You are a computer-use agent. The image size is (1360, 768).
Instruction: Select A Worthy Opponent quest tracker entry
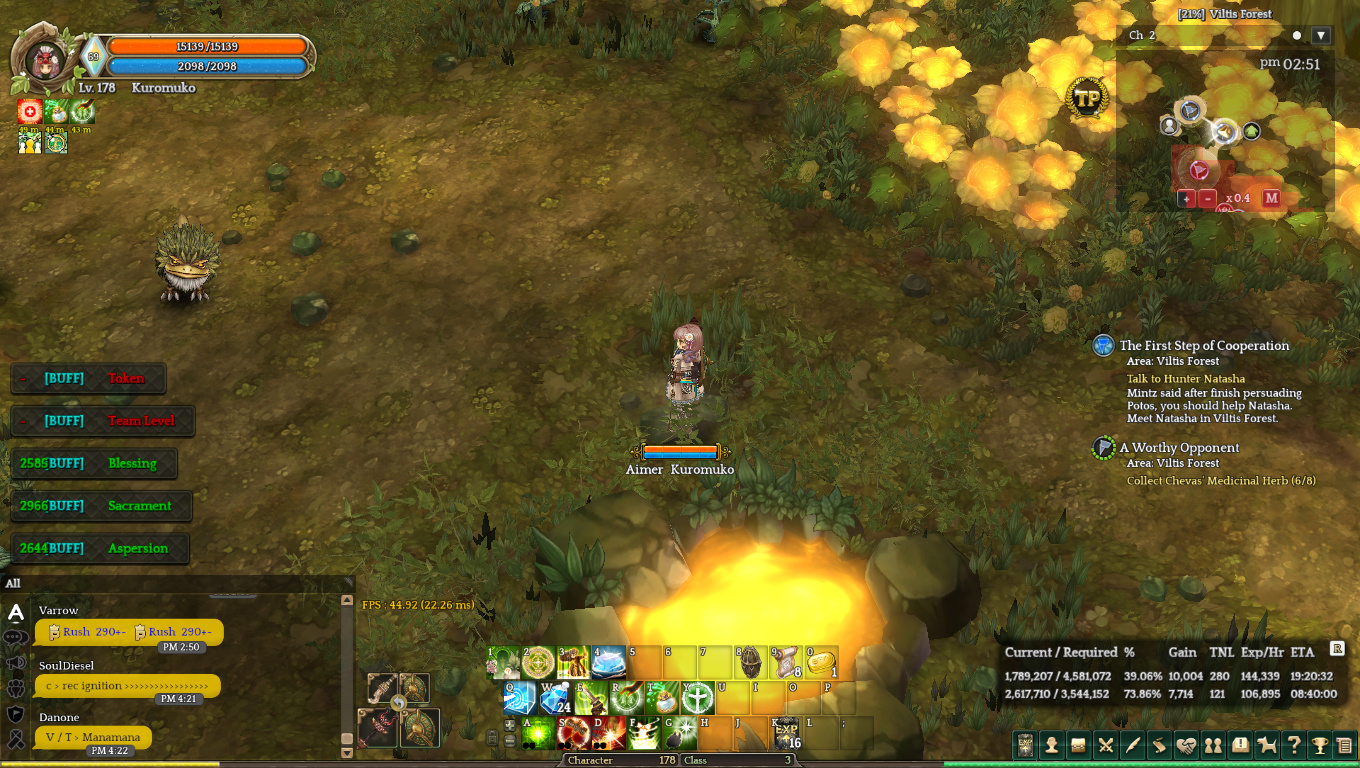1179,448
